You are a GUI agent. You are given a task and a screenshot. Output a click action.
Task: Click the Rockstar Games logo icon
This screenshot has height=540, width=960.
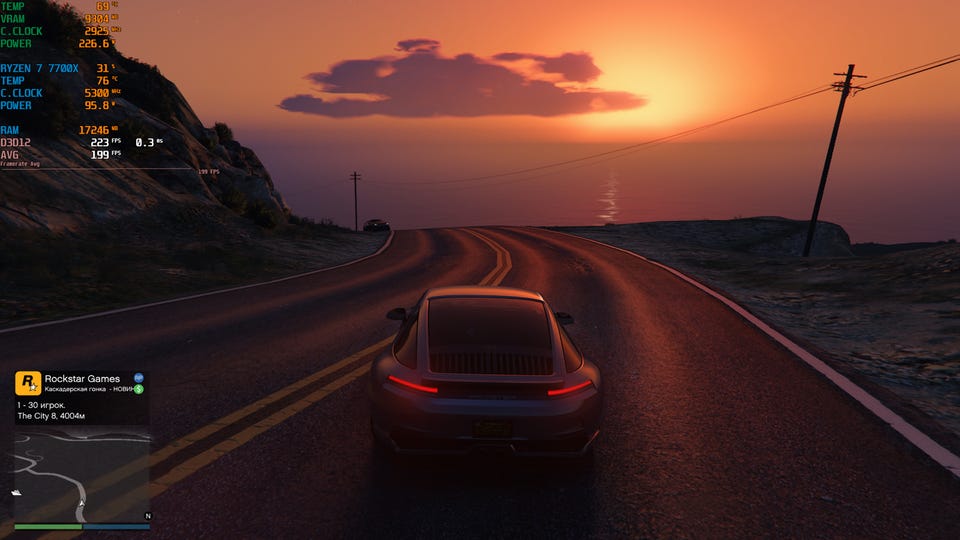point(28,381)
